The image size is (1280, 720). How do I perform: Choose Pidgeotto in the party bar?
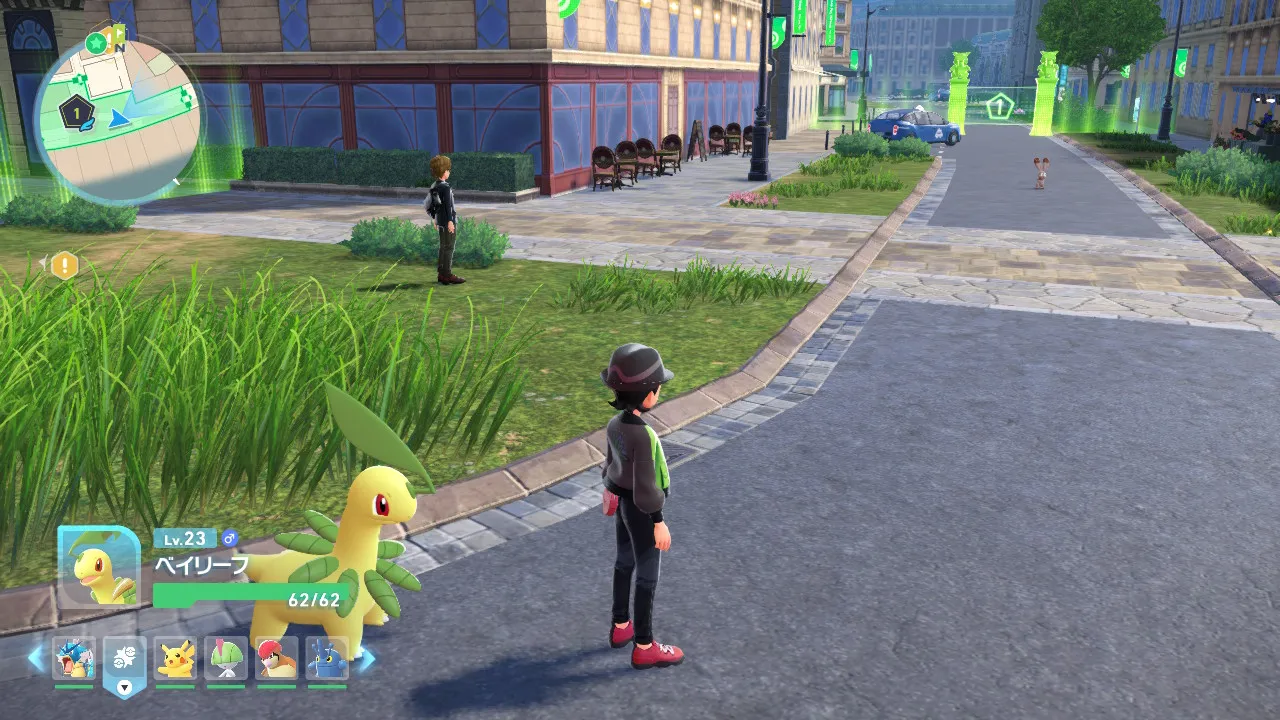(x=277, y=659)
